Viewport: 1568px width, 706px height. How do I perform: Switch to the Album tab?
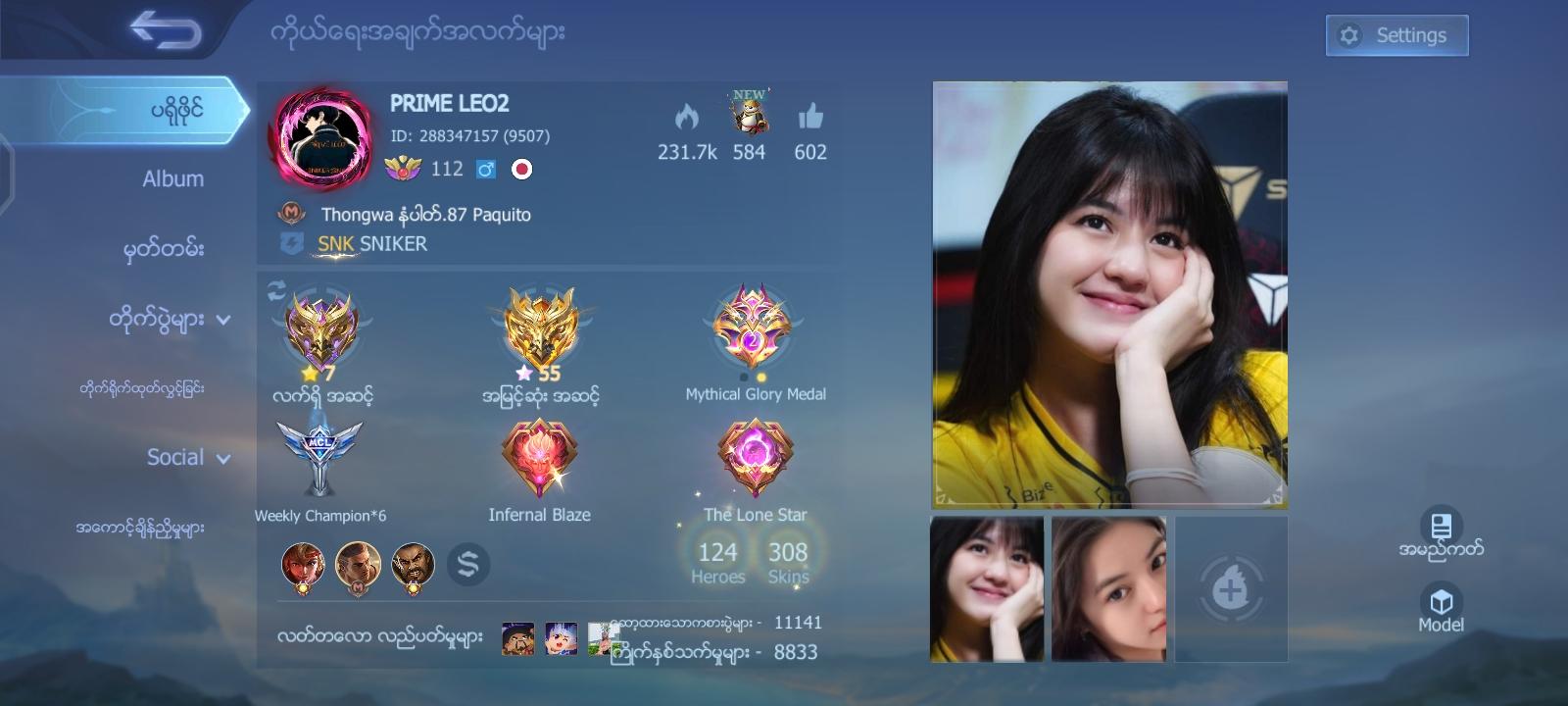[x=171, y=178]
